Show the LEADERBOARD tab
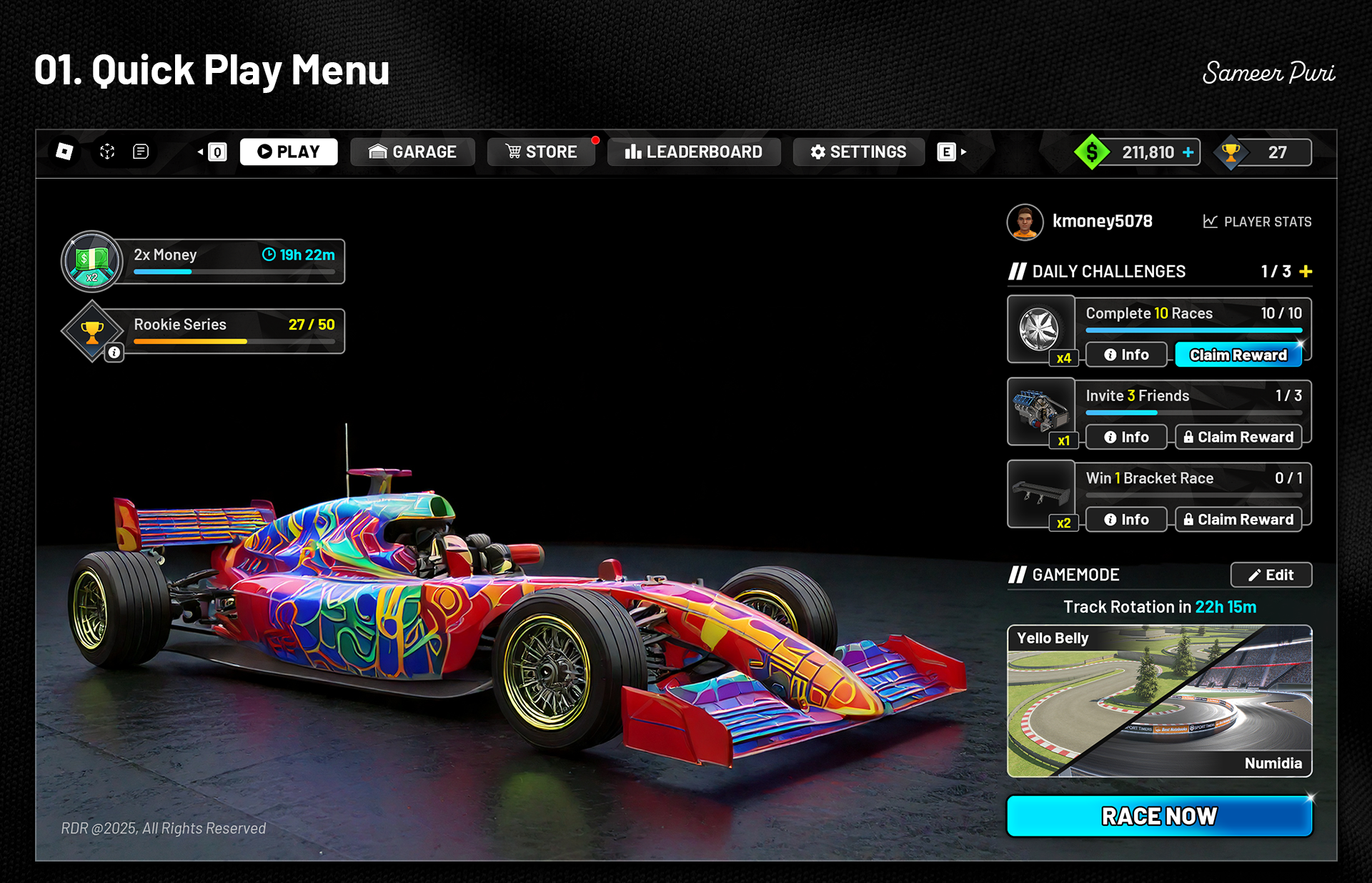This screenshot has height=883, width=1372. click(x=693, y=152)
